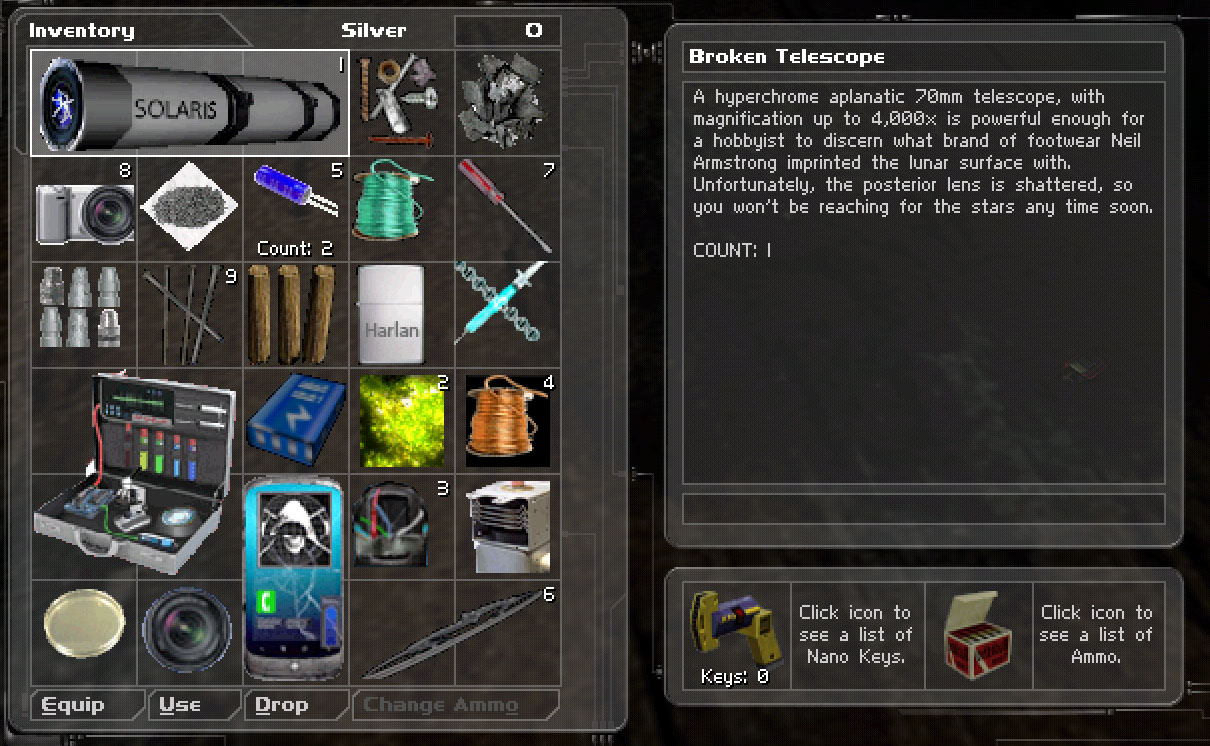Choose the wiper blade item
Viewport: 1210px width, 746px height.
tap(455, 634)
